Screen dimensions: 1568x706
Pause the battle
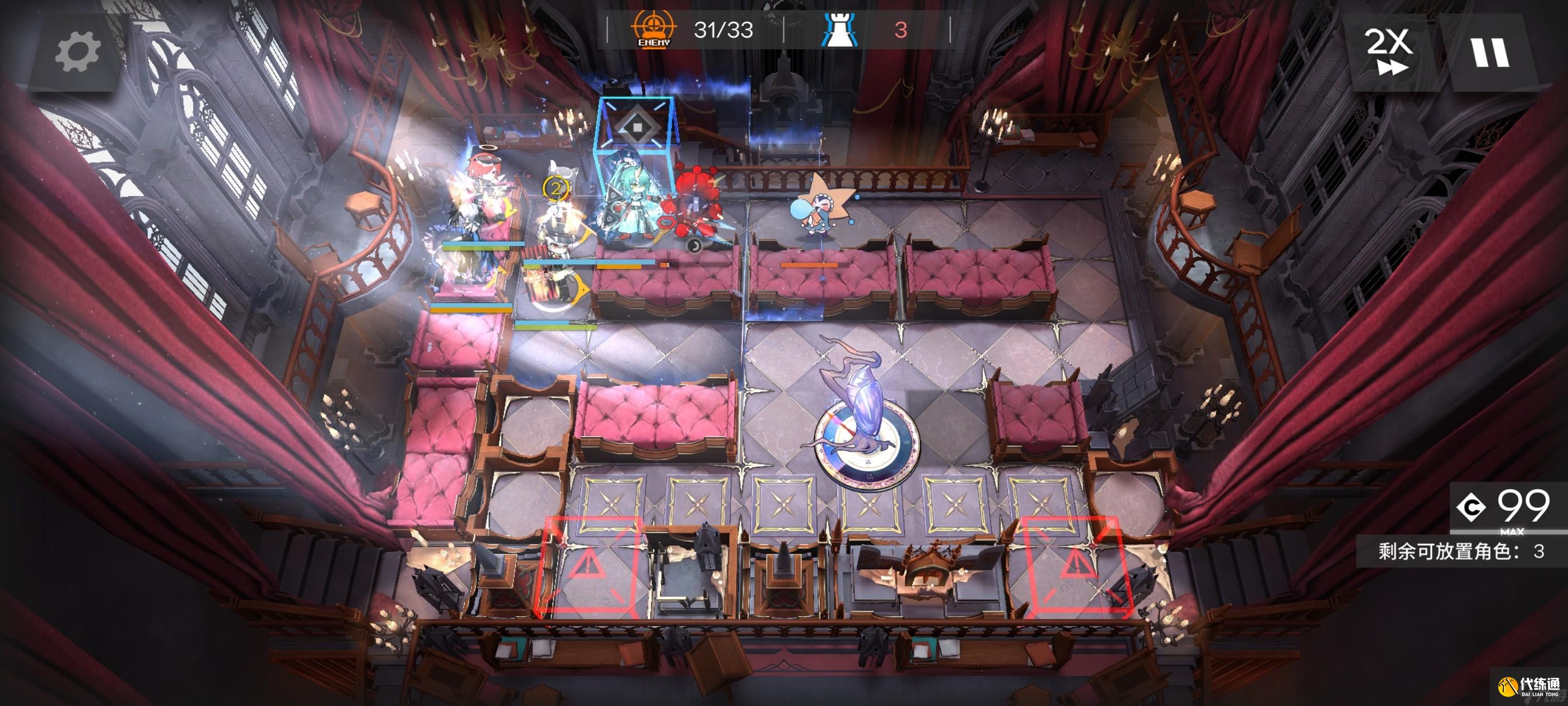1490,52
